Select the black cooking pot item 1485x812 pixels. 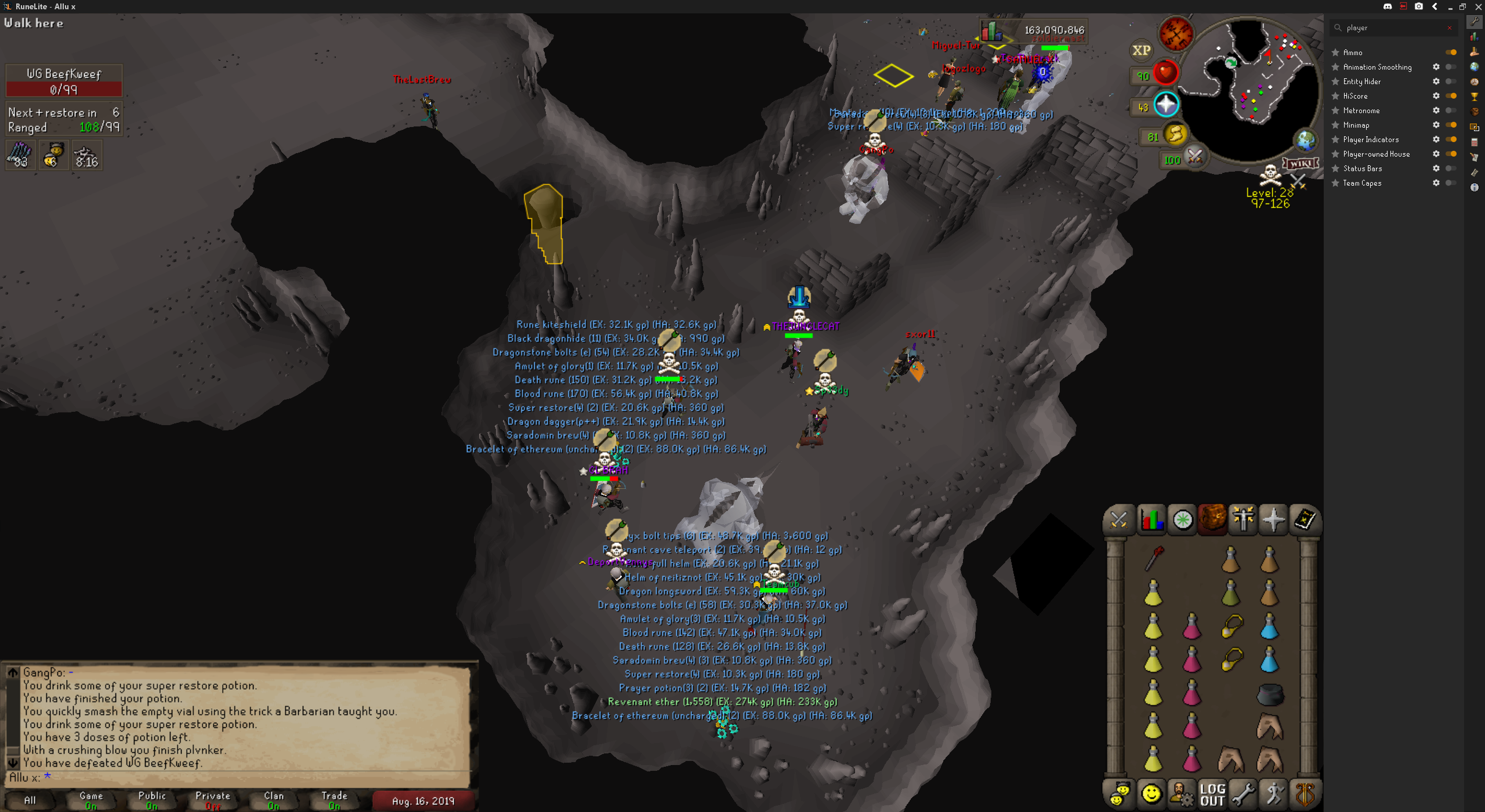point(1270,694)
